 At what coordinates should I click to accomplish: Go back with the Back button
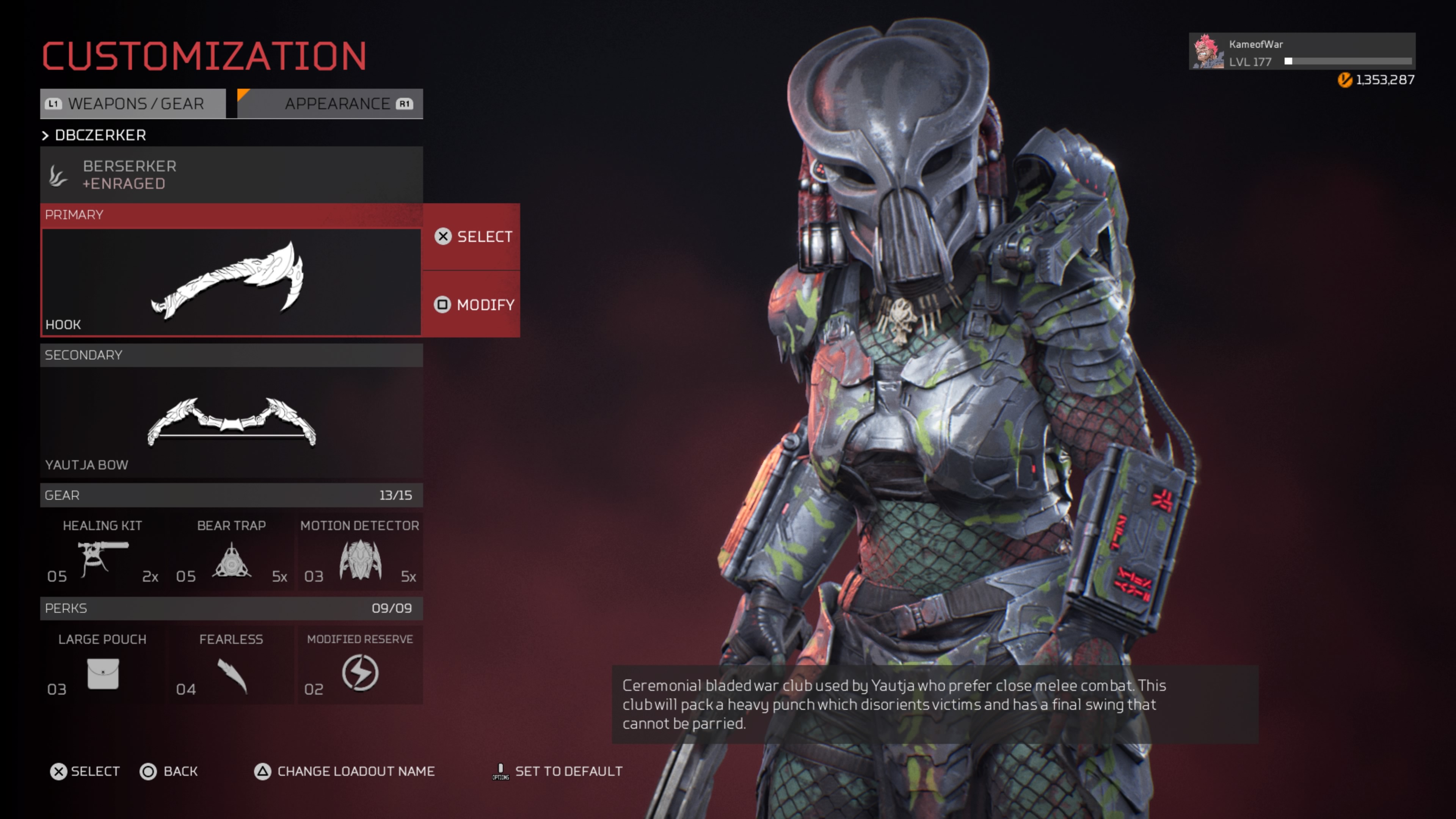click(169, 772)
